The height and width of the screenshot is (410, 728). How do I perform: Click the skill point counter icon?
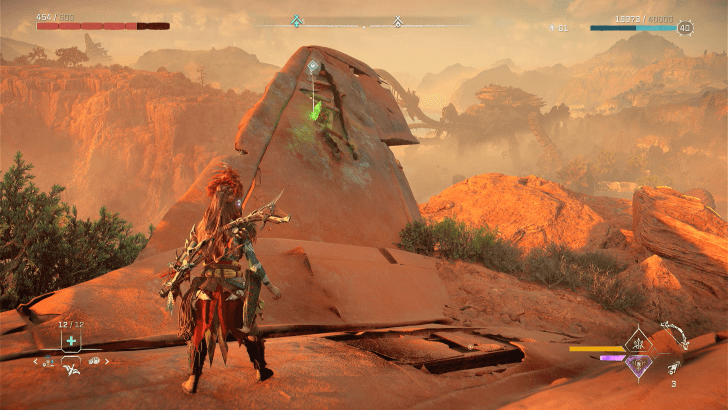point(550,28)
